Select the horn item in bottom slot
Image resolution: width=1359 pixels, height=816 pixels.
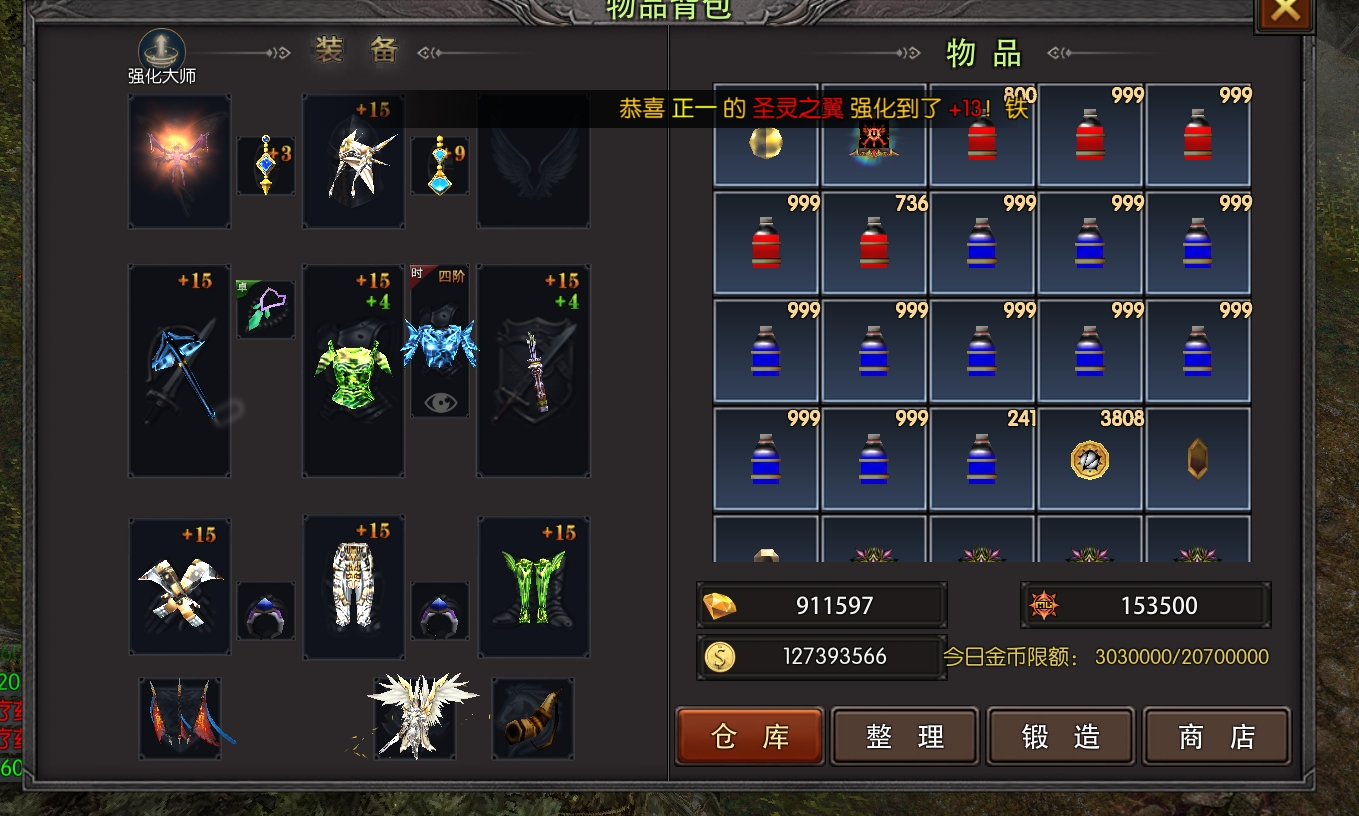click(533, 716)
